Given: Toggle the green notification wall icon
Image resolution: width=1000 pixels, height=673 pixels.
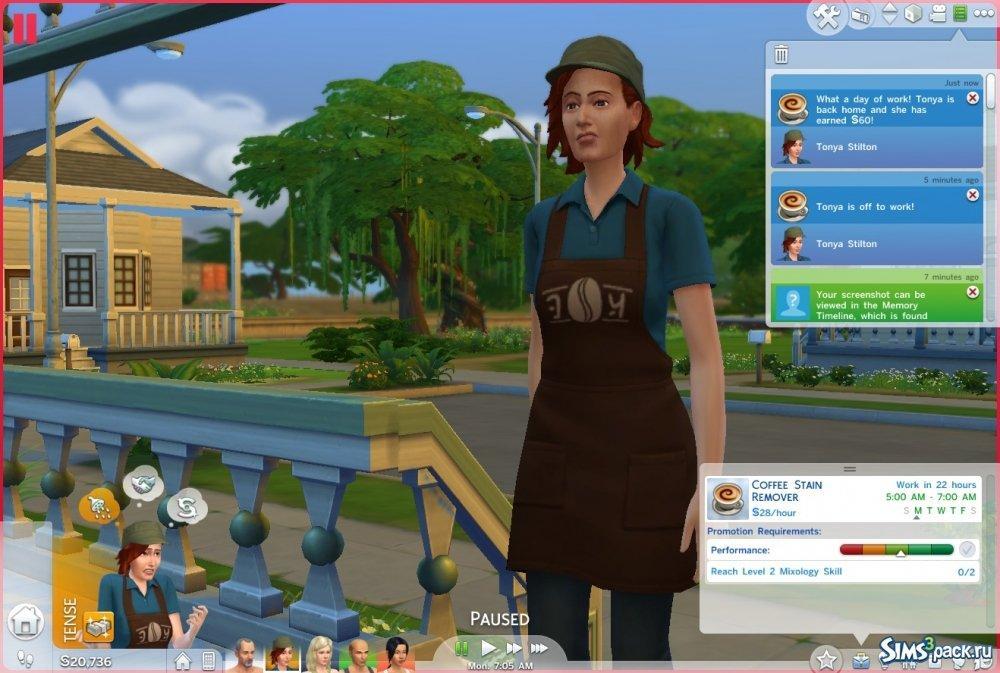Looking at the screenshot, I should [x=960, y=14].
